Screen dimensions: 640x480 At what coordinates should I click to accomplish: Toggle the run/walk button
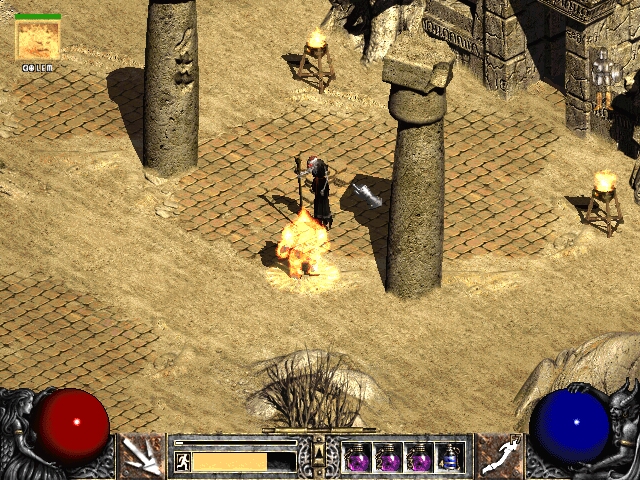tap(183, 461)
